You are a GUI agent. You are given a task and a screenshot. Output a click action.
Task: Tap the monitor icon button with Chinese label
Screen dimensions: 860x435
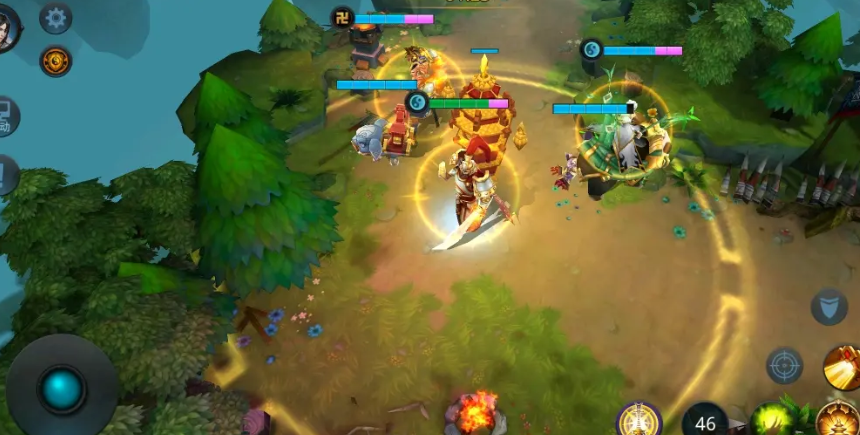point(6,116)
